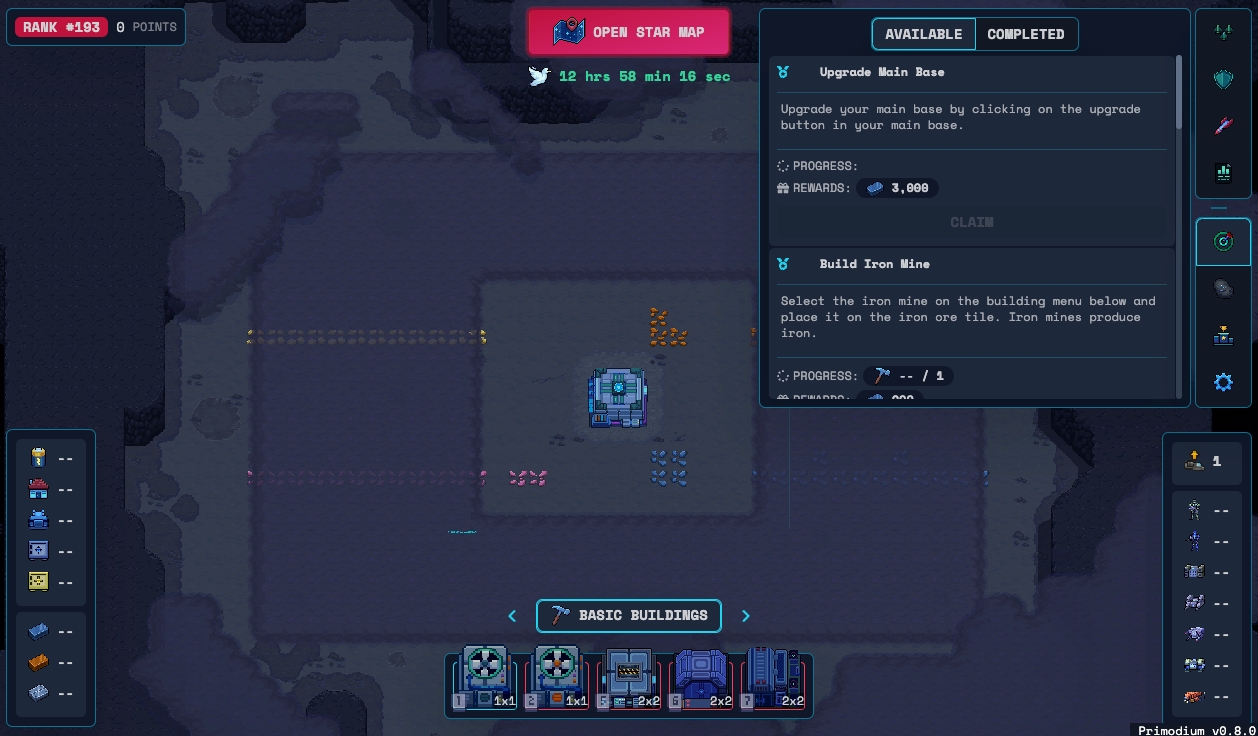The height and width of the screenshot is (736, 1258).
Task: Select the copper mine in slot 2
Action: point(558,679)
